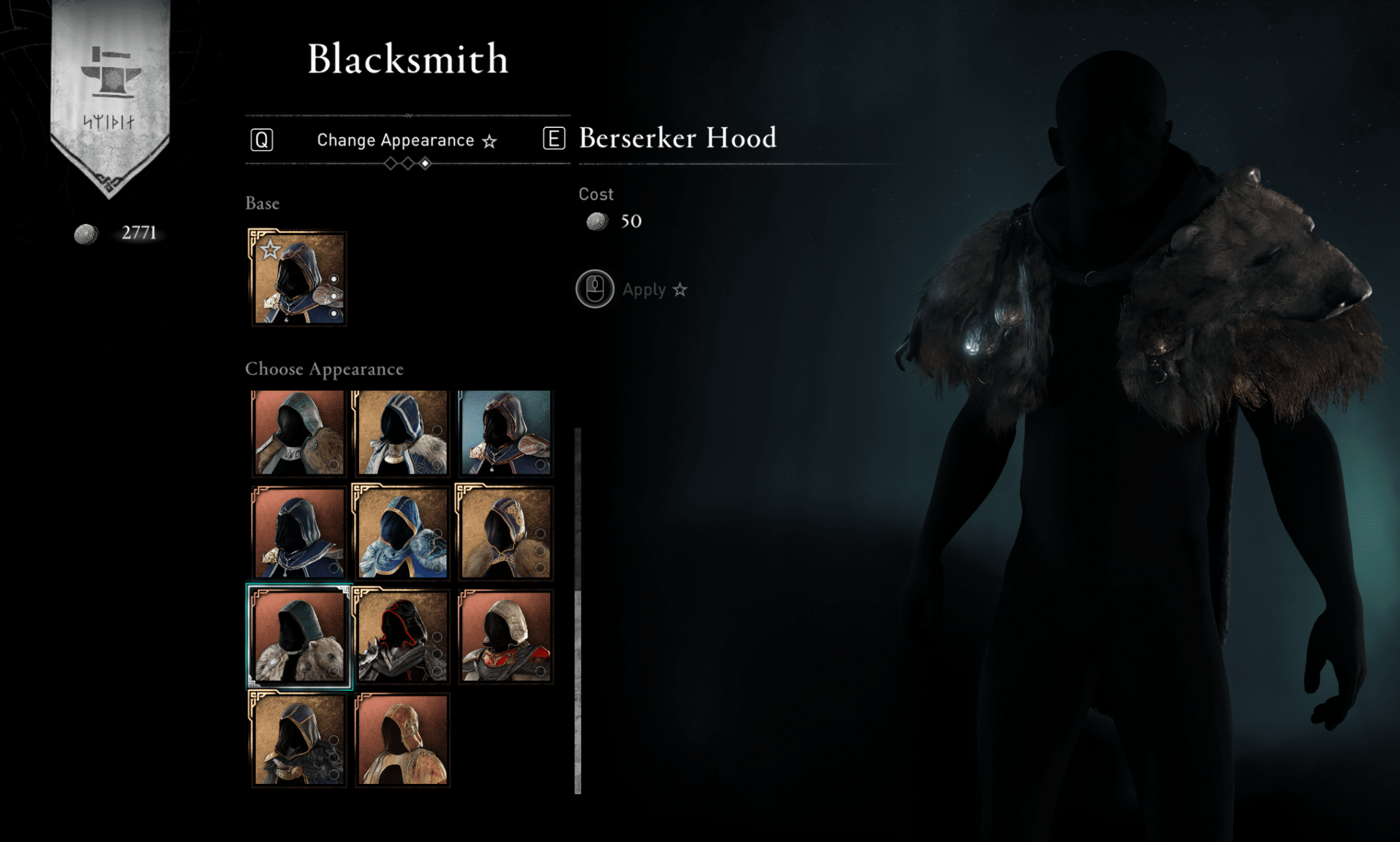This screenshot has width=1400, height=842.
Task: Click the E key prompt icon
Action: tap(554, 139)
